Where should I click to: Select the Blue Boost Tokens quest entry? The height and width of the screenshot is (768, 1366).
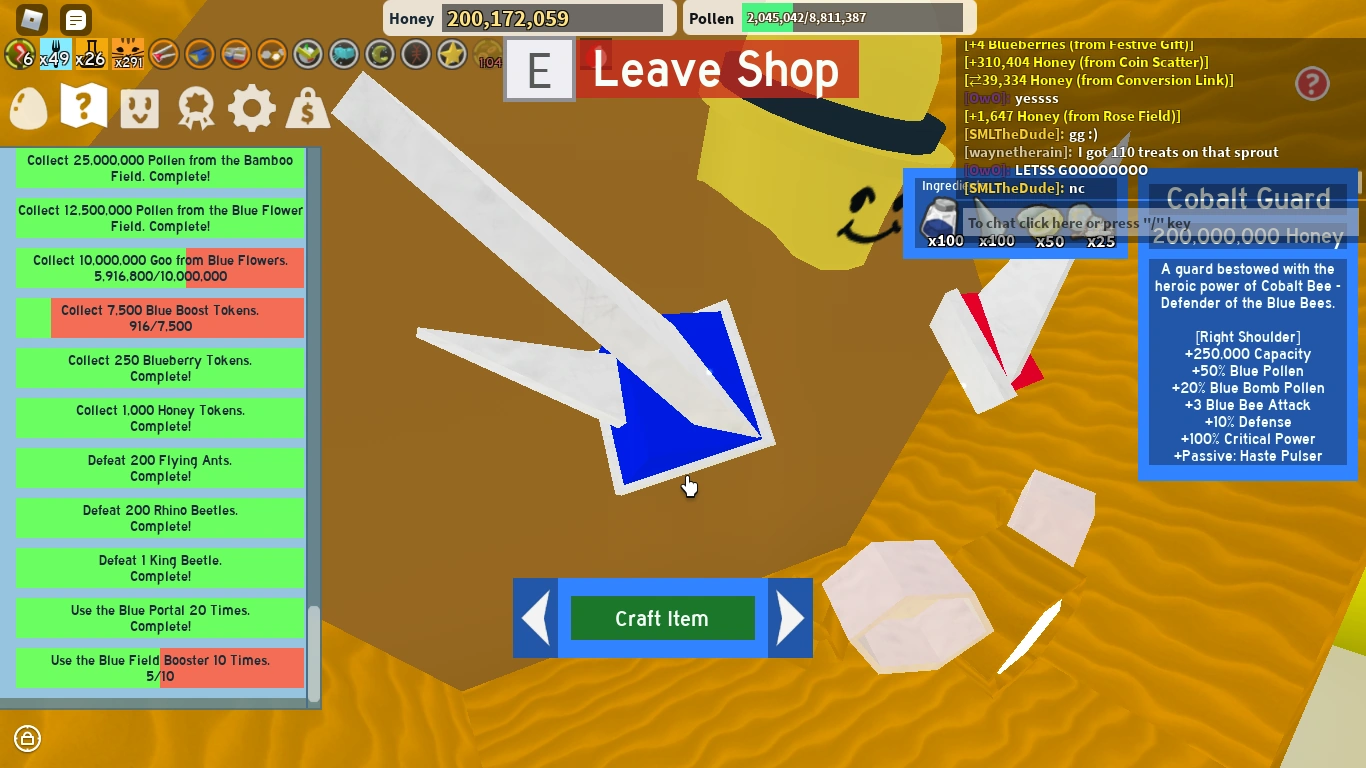click(160, 318)
